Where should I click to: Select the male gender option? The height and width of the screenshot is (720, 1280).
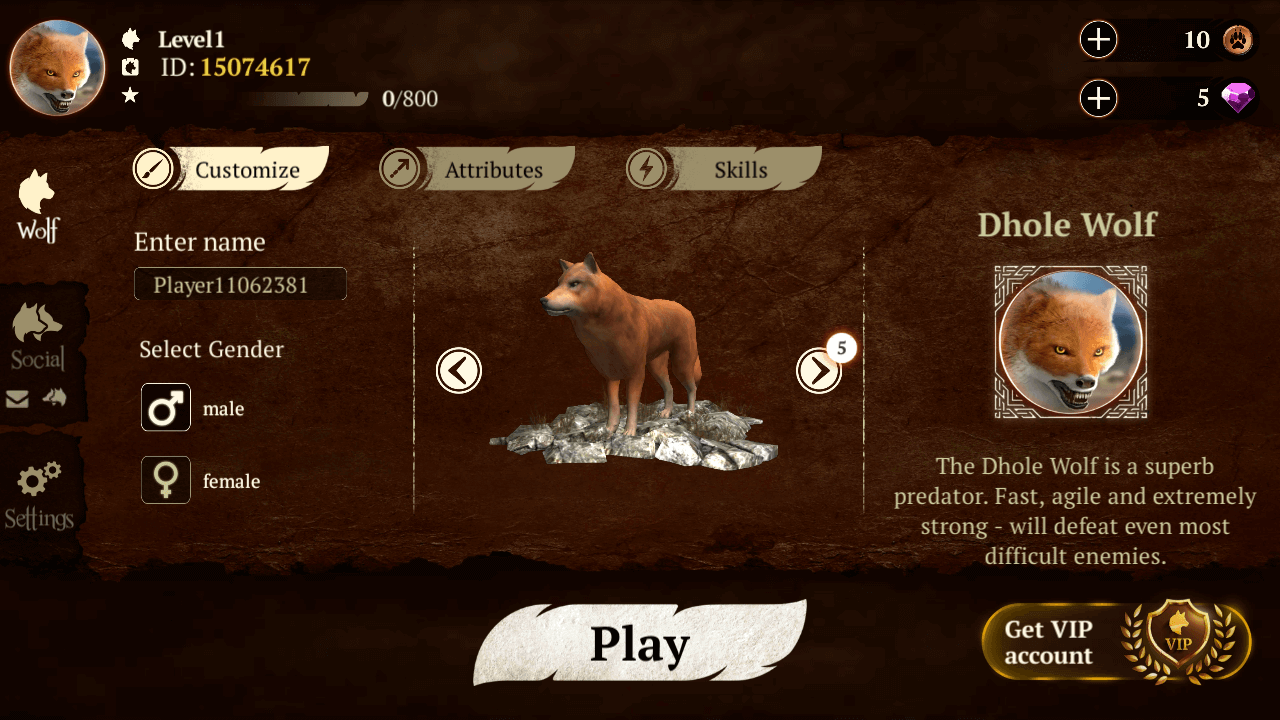click(x=165, y=408)
